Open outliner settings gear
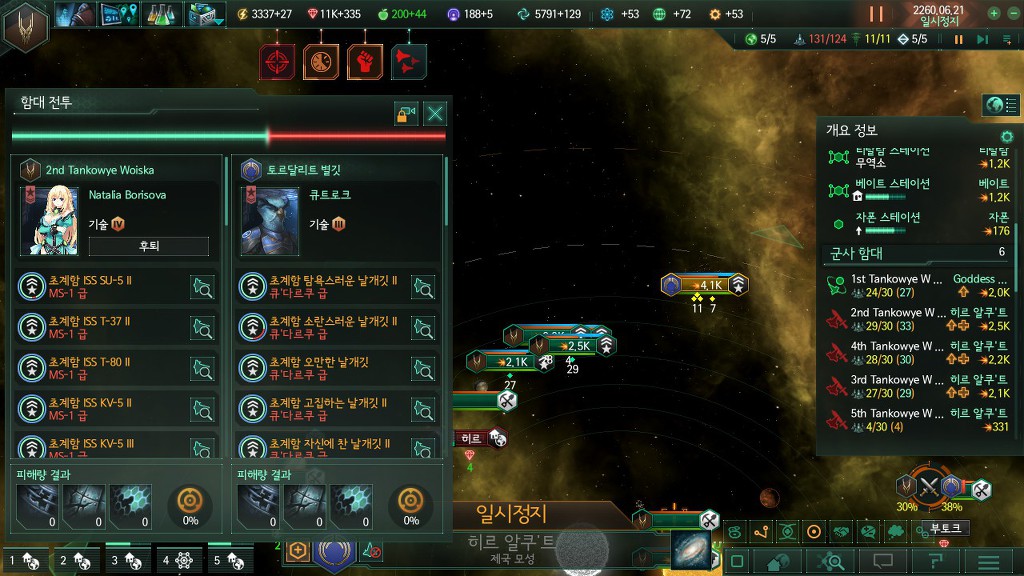 point(1007,136)
